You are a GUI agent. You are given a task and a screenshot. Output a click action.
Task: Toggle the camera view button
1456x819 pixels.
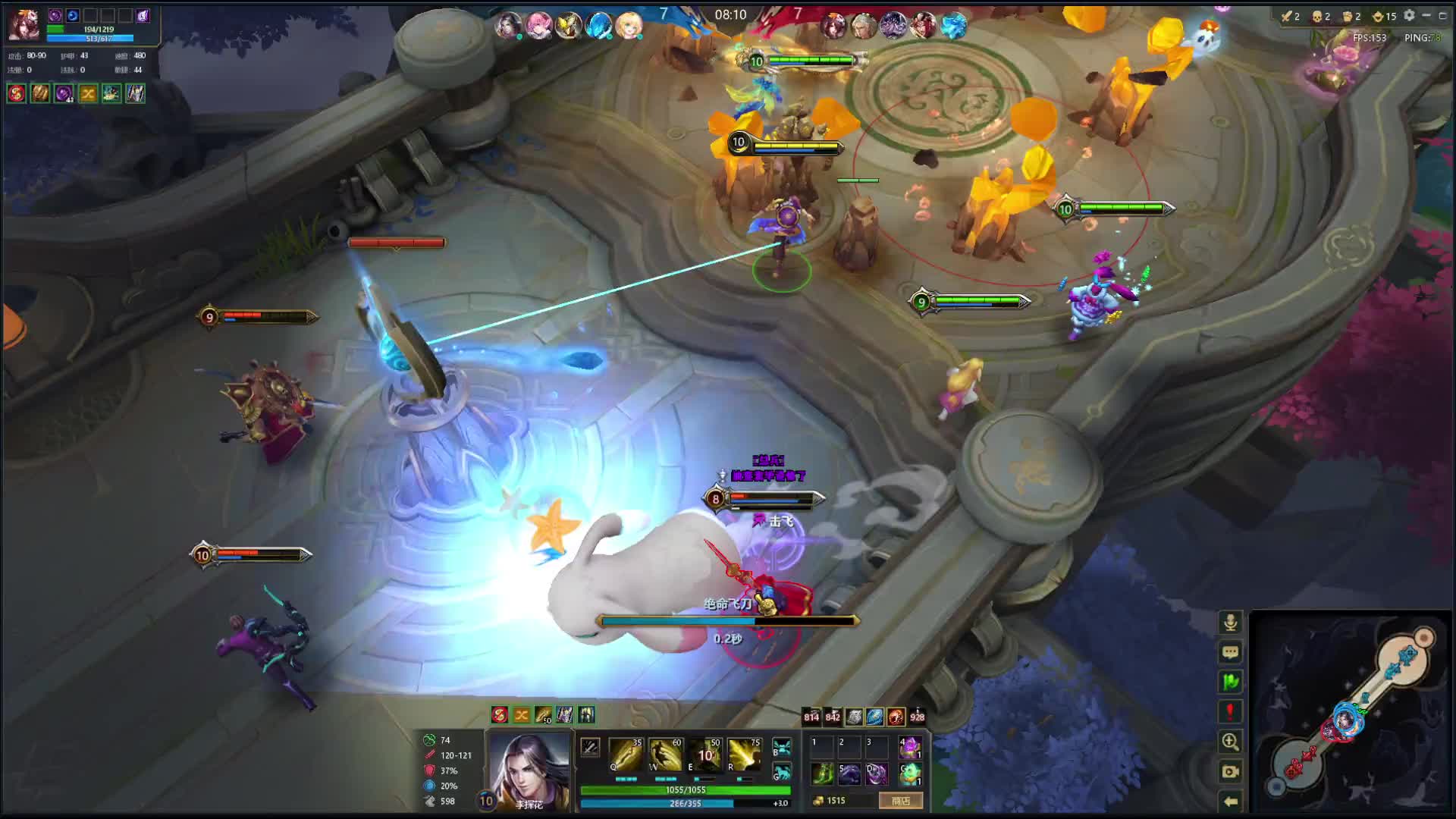pos(1230,771)
